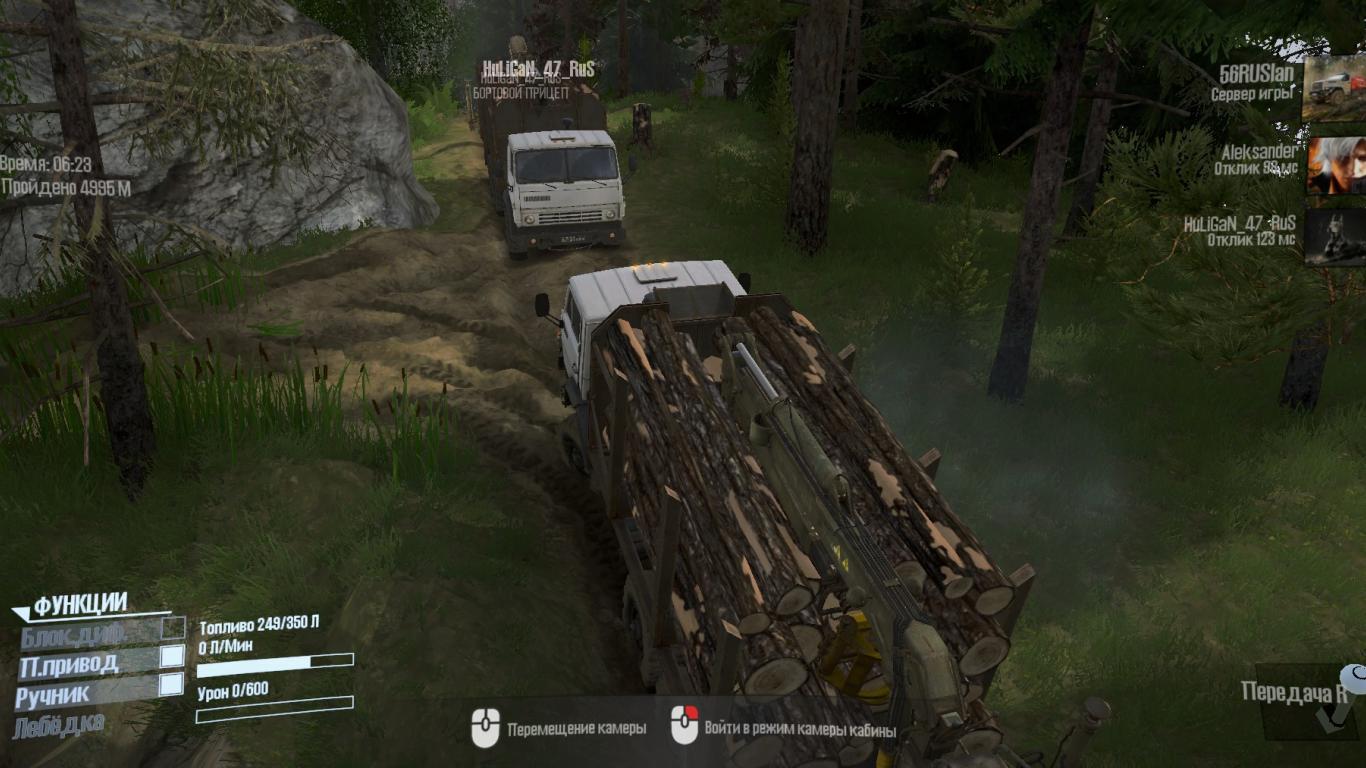The height and width of the screenshot is (768, 1366).
Task: Select HuLiGaN_47_RuS's dog avatar in player list
Action: click(x=1334, y=237)
